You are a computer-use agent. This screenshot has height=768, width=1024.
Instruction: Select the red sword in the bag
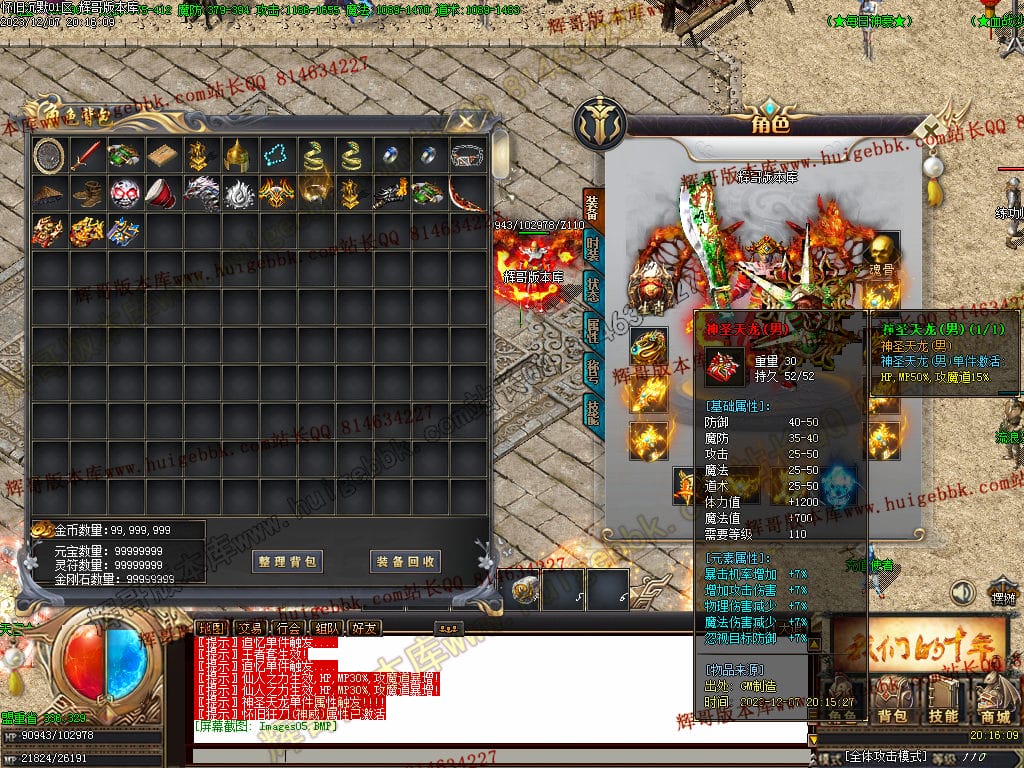tap(86, 155)
